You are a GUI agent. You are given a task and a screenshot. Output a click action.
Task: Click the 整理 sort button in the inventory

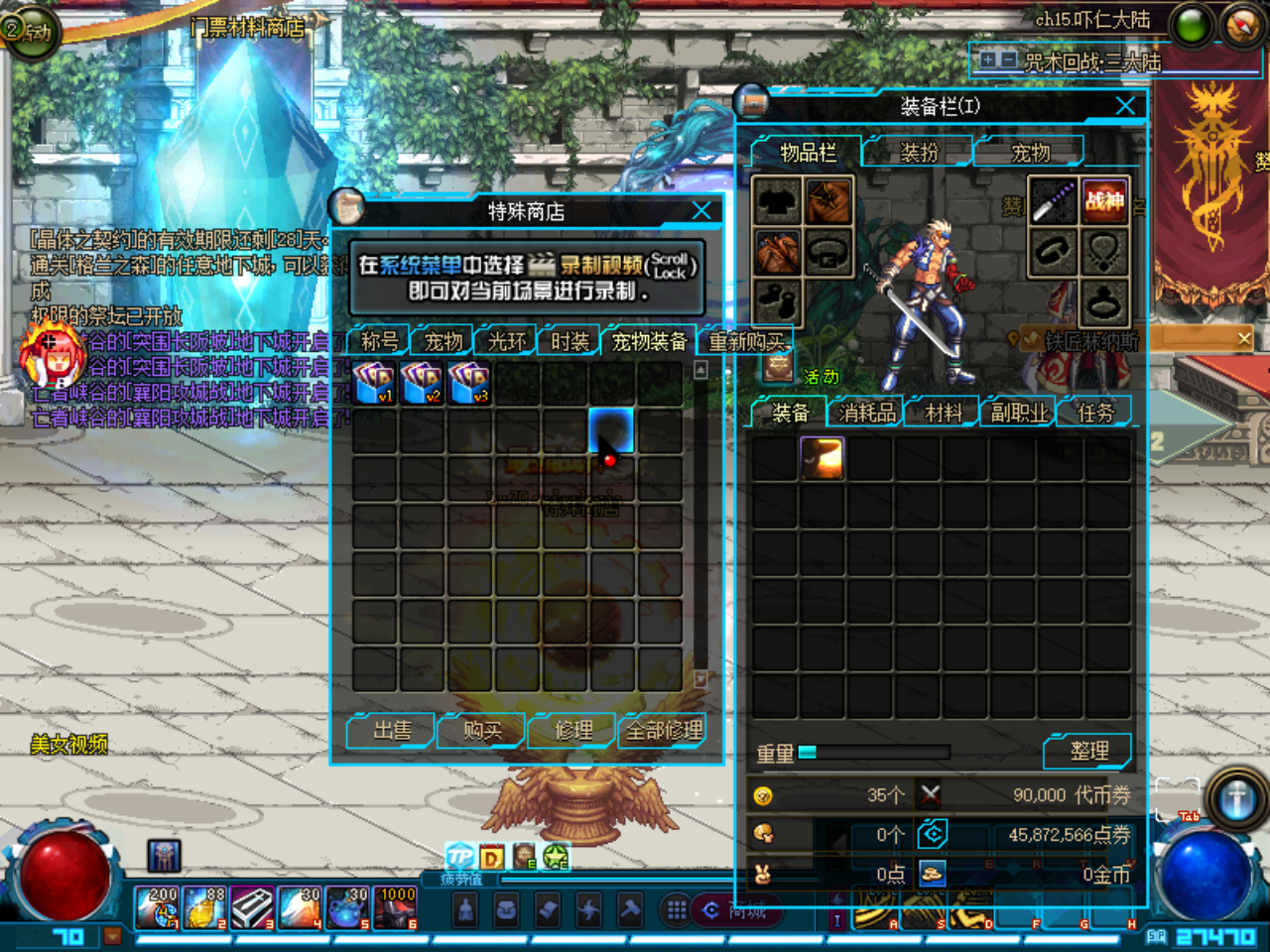click(x=1087, y=751)
